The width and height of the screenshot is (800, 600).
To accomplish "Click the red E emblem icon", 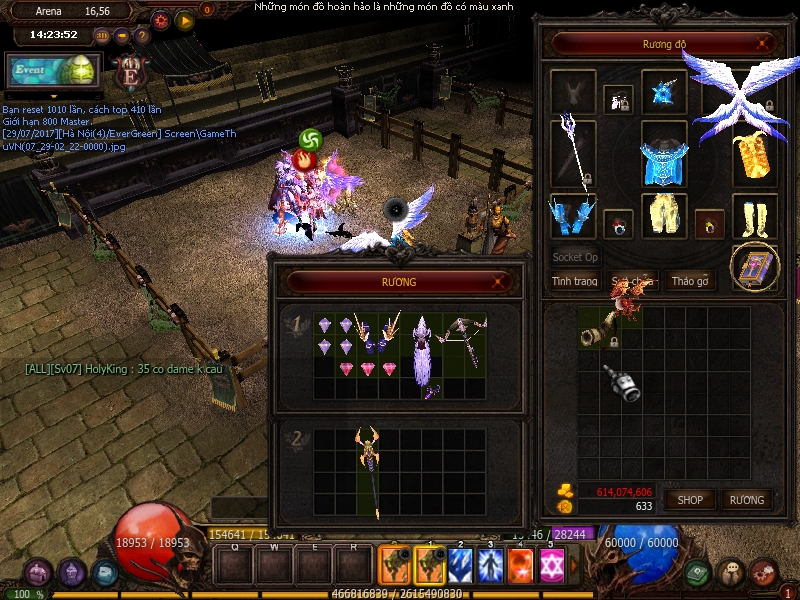I will pos(128,70).
